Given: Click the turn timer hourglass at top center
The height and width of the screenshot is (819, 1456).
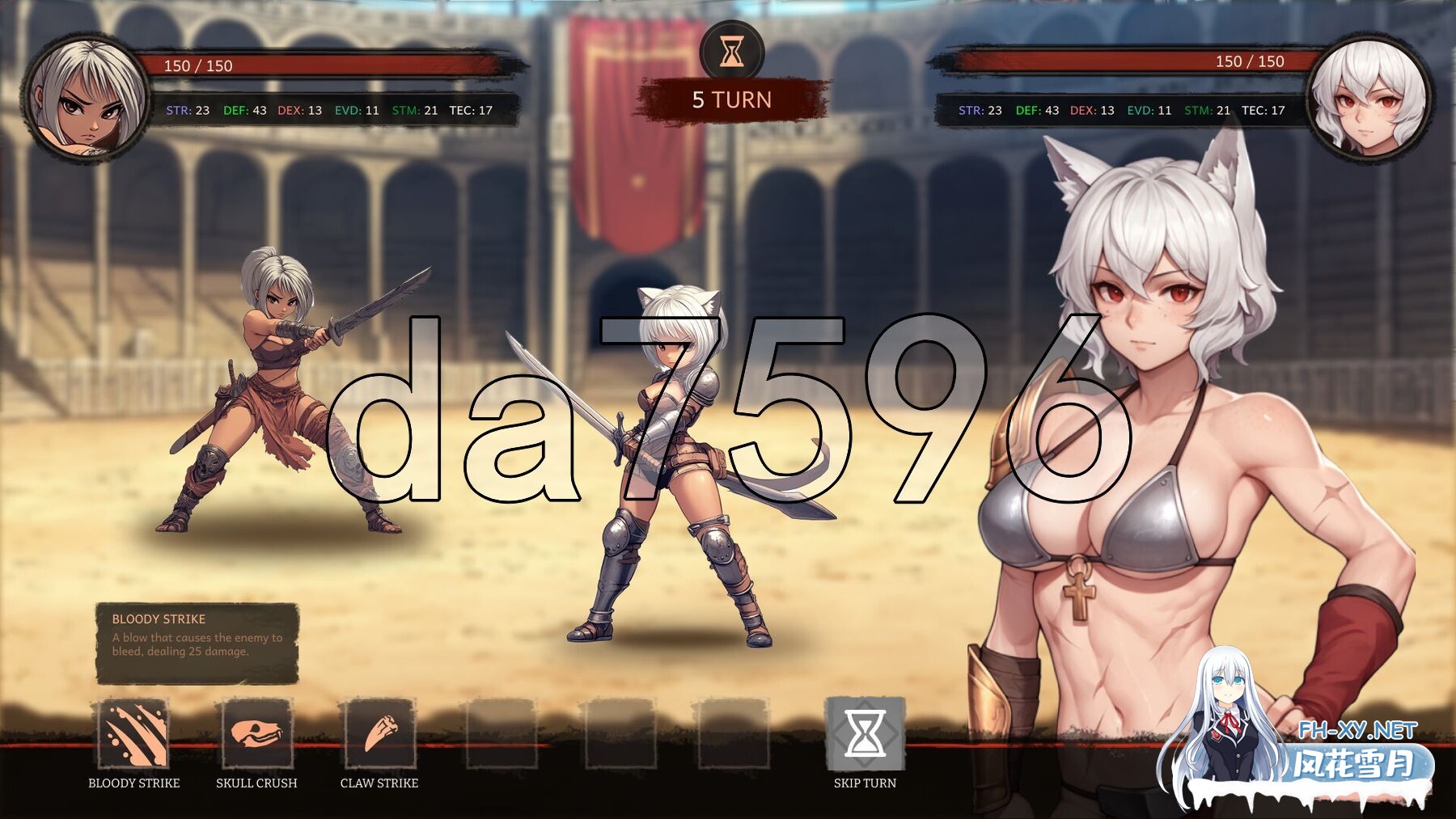Looking at the screenshot, I should click(730, 50).
